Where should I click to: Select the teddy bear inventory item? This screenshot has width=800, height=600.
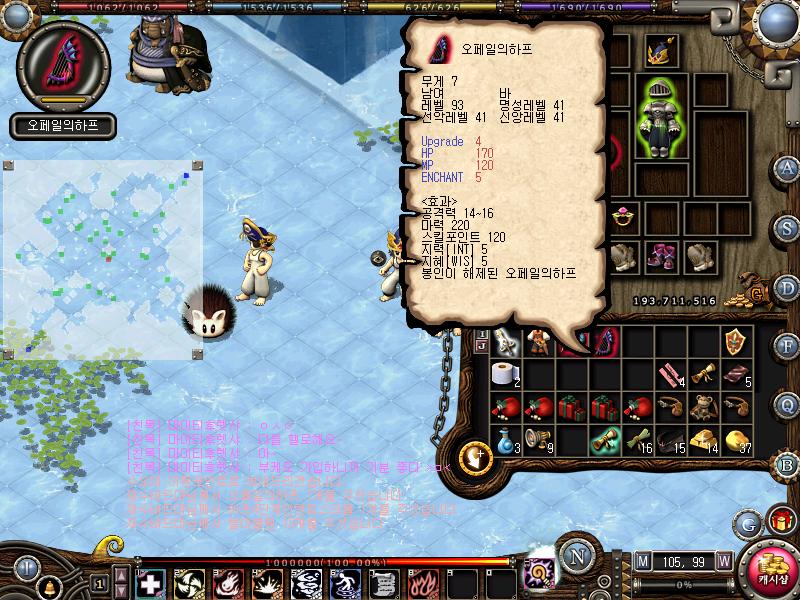coord(706,406)
